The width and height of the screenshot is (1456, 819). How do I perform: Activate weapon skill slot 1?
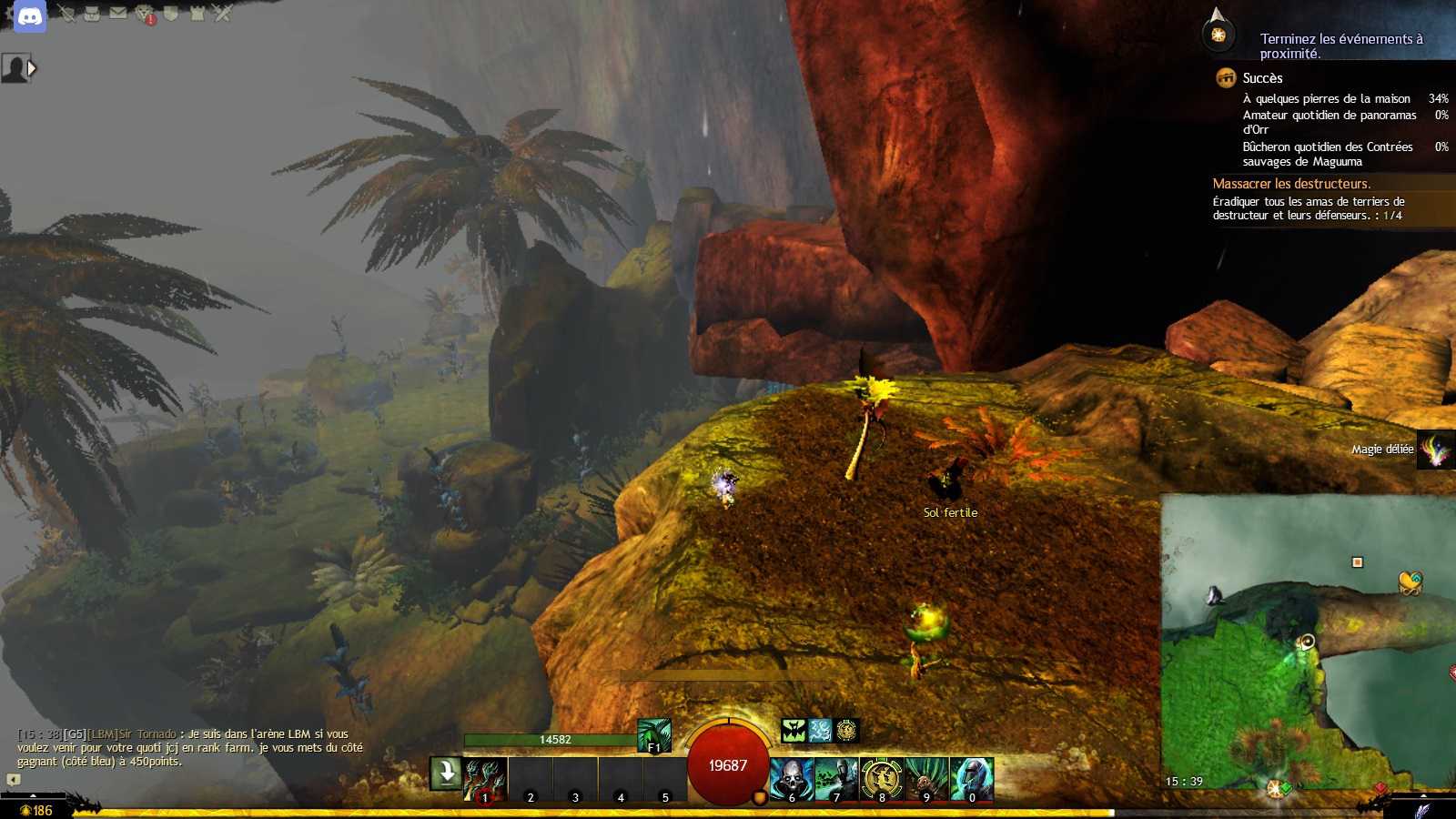485,779
